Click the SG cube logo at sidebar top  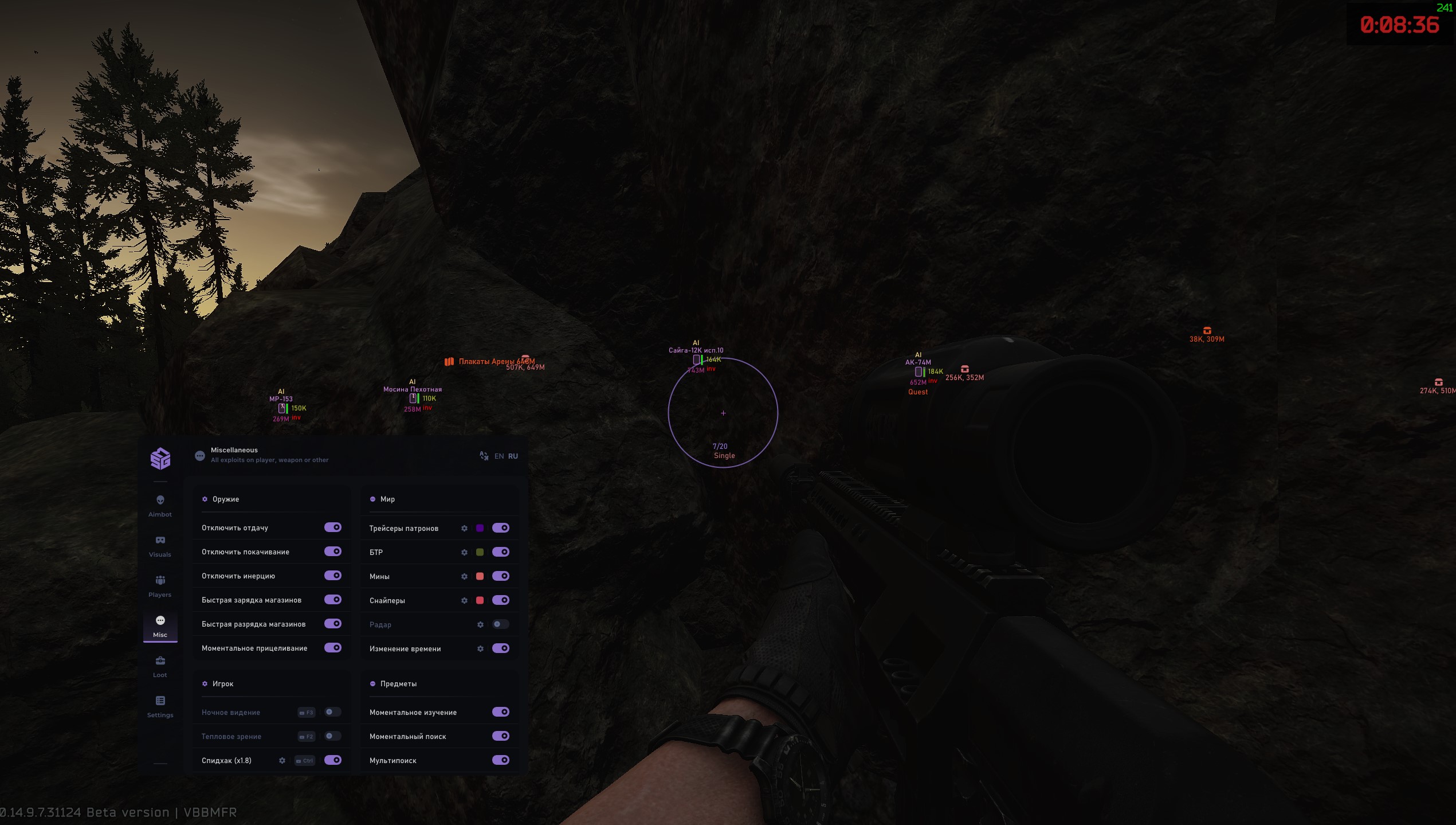coord(160,459)
